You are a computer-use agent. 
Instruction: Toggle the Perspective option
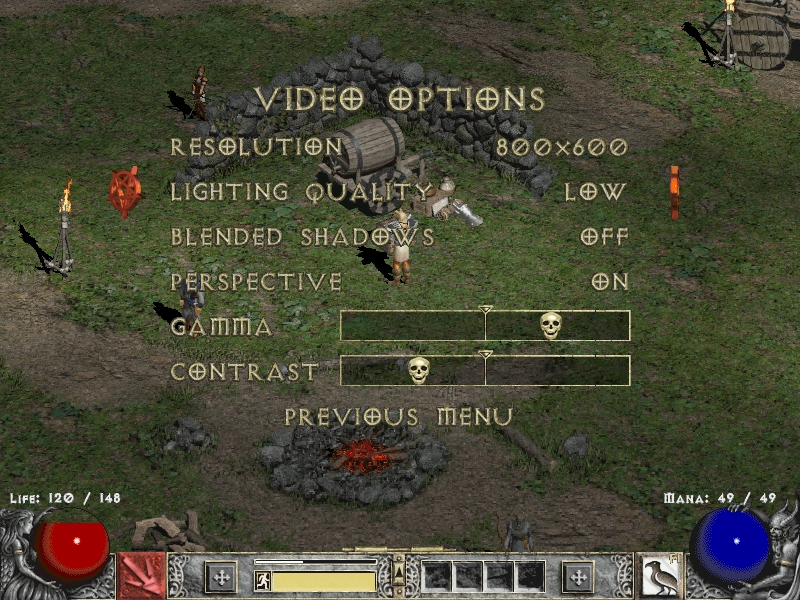coord(400,282)
